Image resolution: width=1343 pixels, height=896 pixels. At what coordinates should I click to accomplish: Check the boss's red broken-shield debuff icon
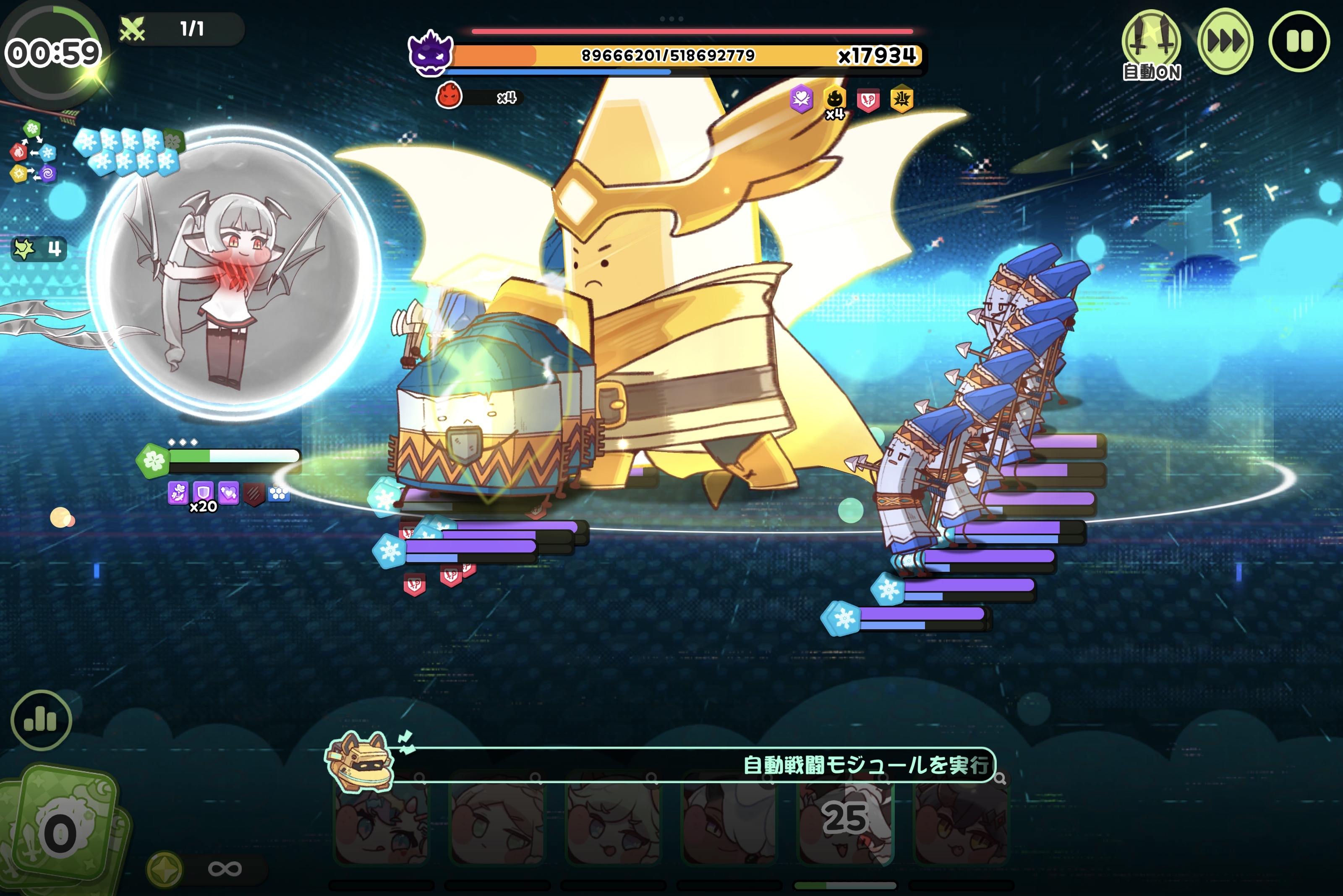[868, 101]
